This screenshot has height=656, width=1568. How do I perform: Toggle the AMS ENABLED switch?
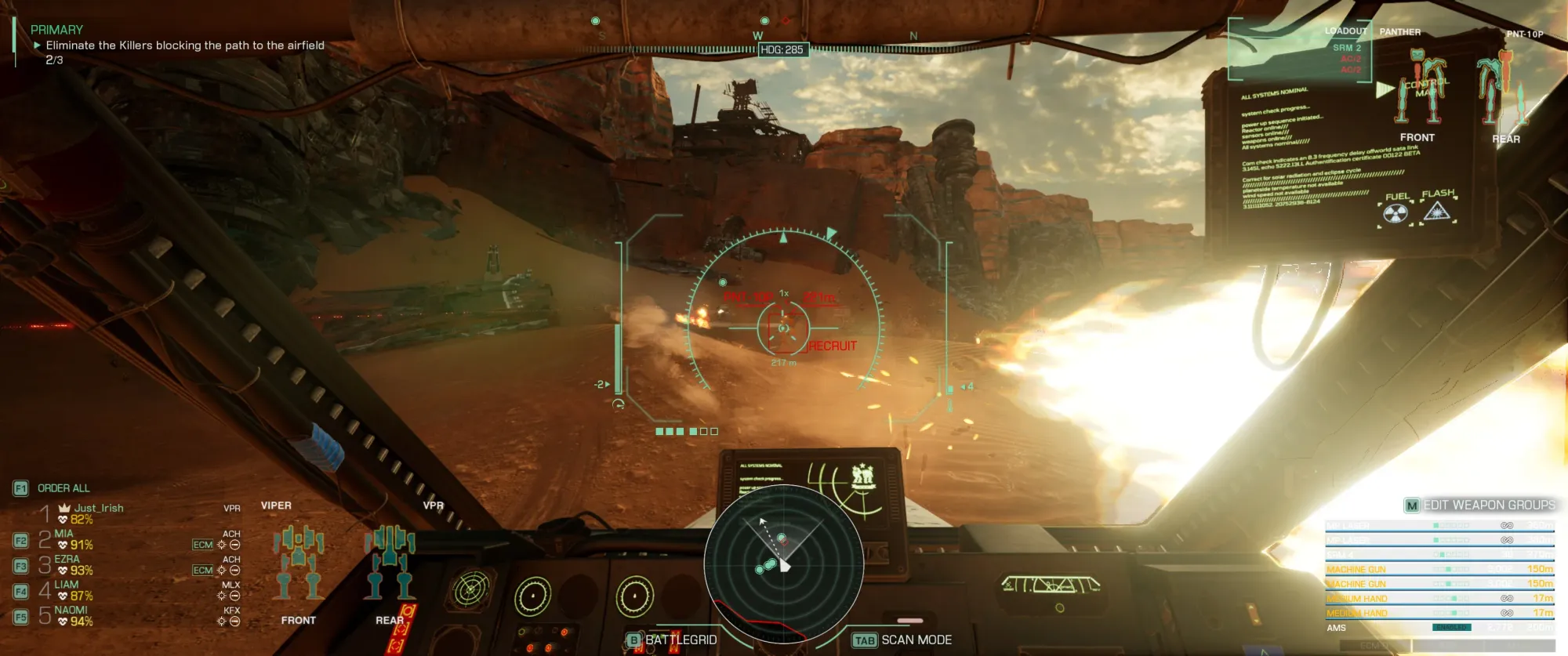(x=1452, y=628)
